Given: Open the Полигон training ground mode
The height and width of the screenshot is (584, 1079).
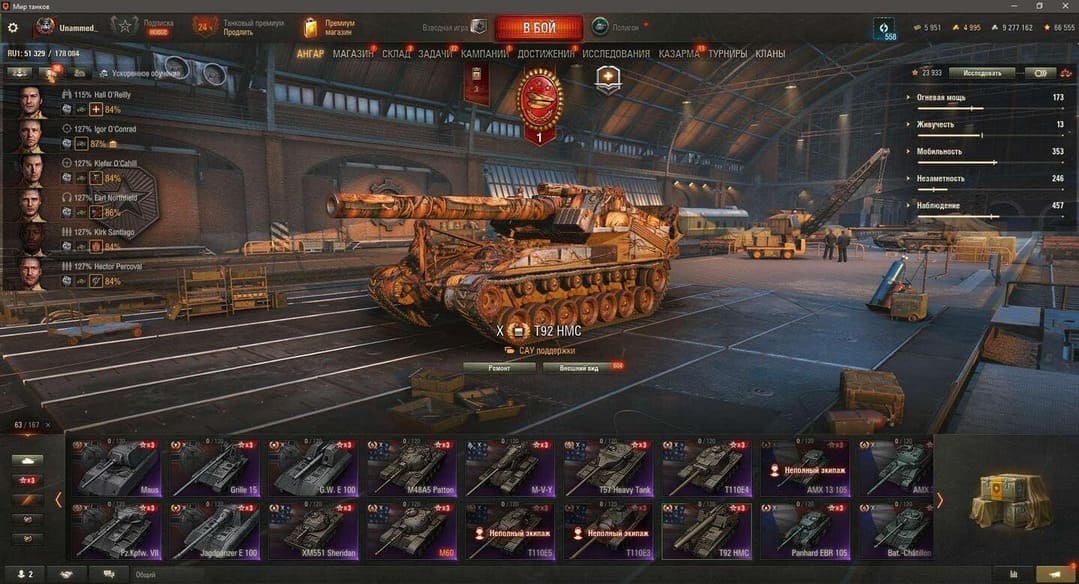Looking at the screenshot, I should pos(621,27).
